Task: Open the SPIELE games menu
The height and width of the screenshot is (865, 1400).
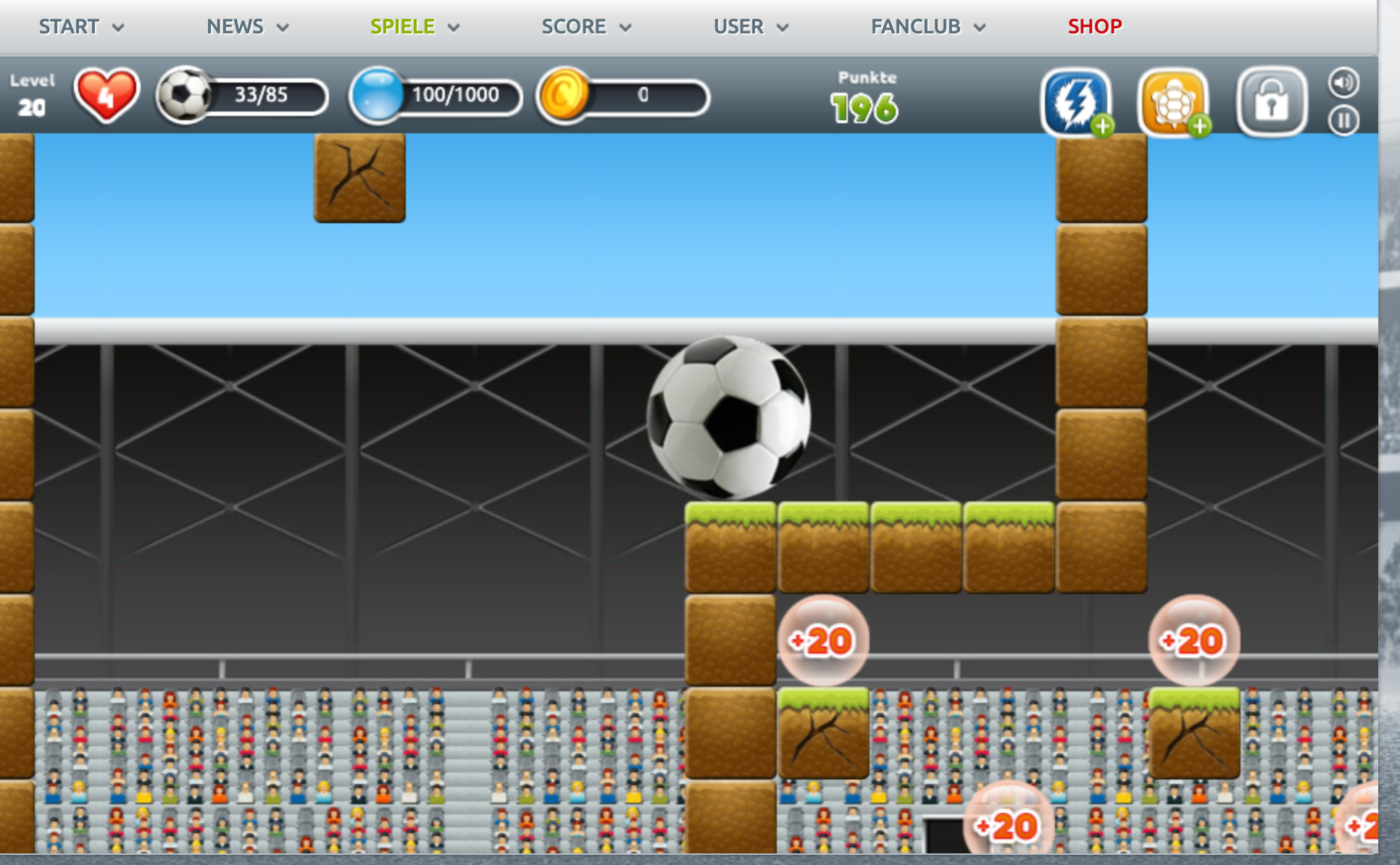Action: pyautogui.click(x=414, y=27)
